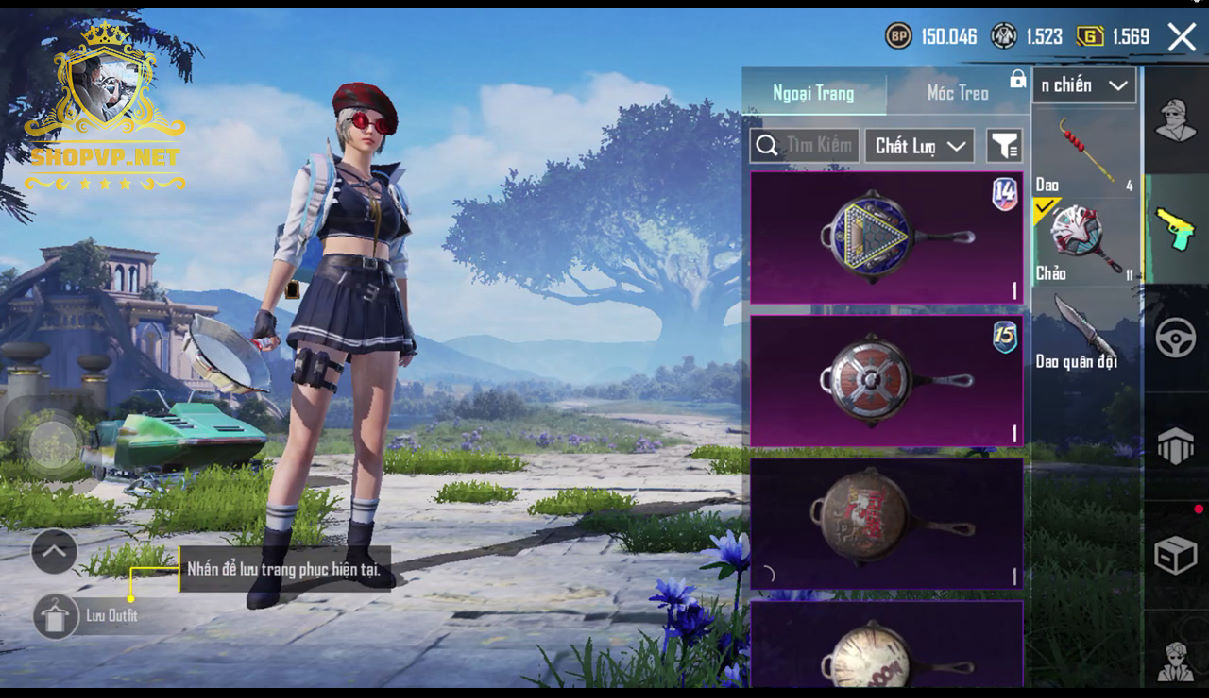
Task: Open the Móc Treo tab
Action: (x=957, y=93)
